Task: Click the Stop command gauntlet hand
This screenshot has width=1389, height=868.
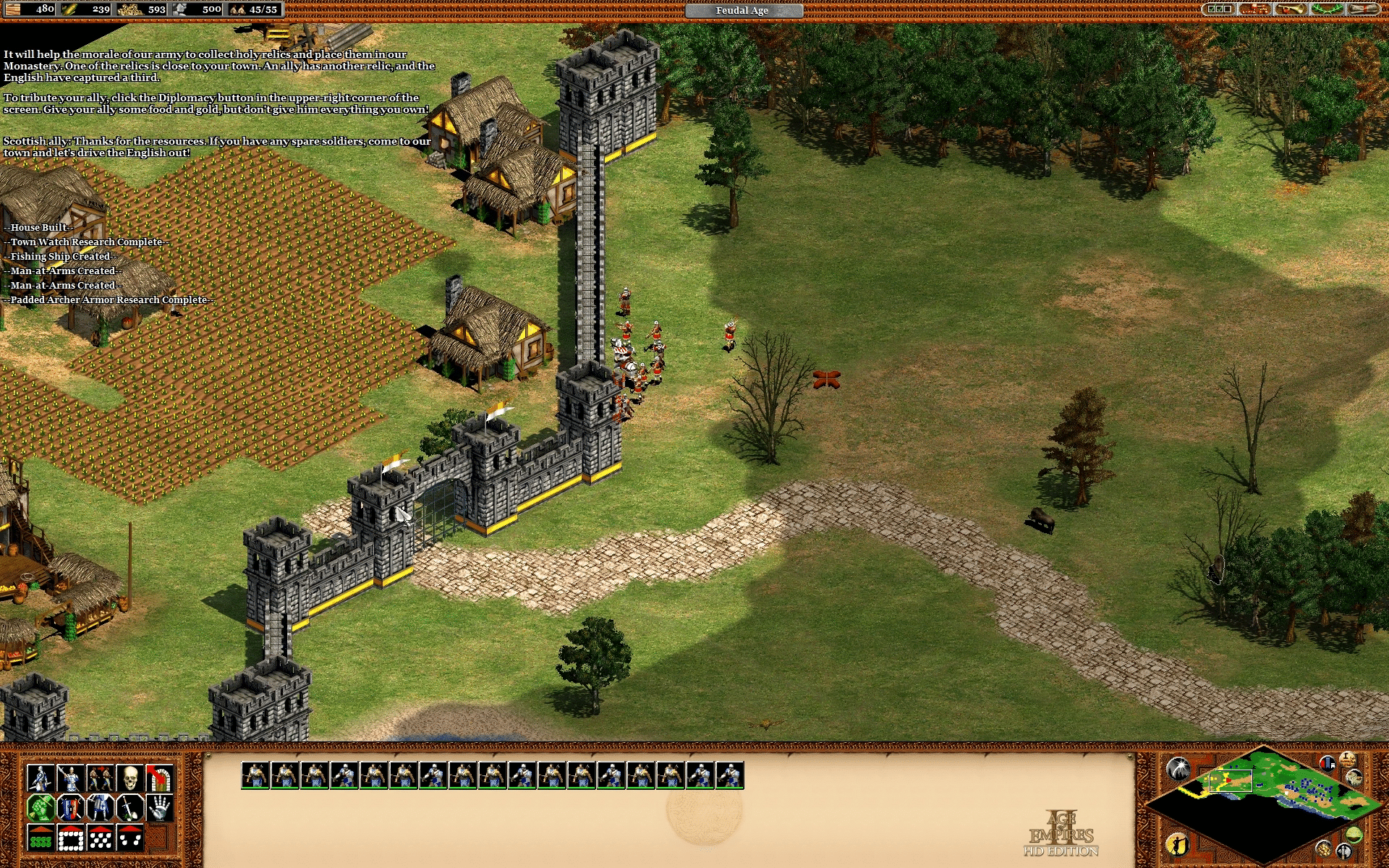Action: [159, 808]
